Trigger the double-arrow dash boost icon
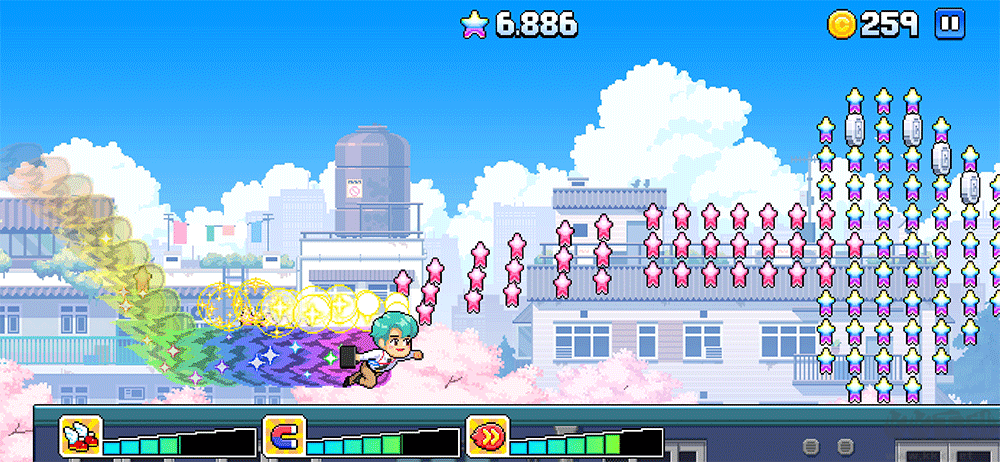The image size is (1000, 462). click(x=488, y=436)
